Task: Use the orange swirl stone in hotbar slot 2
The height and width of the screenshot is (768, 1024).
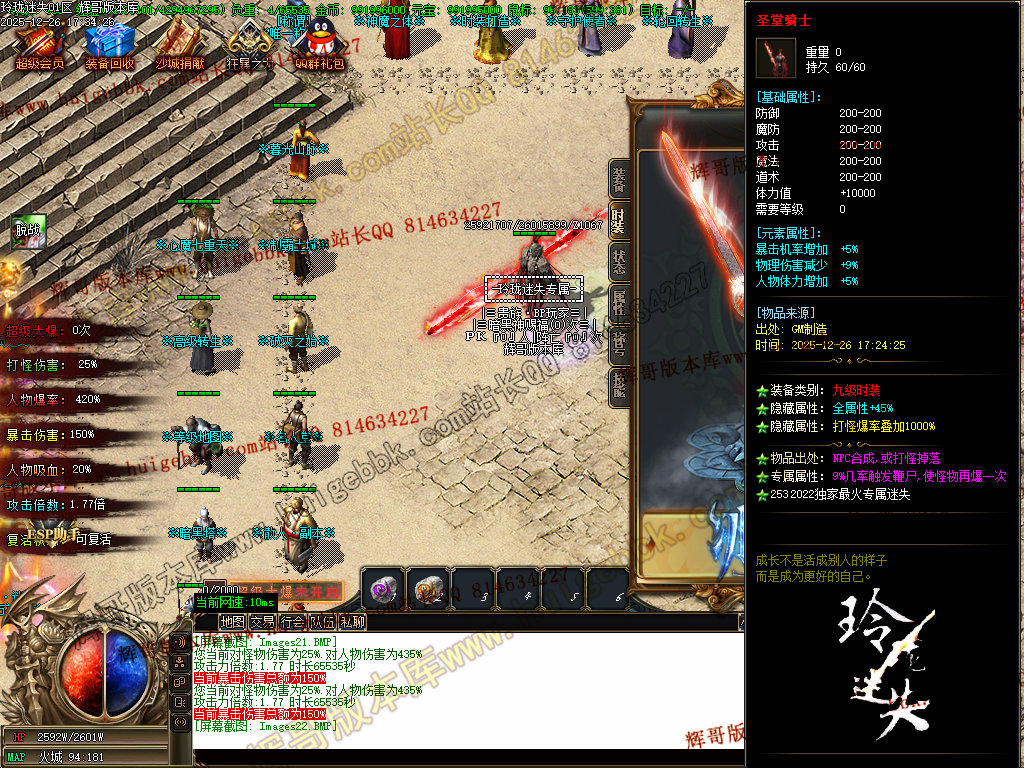Action: point(428,588)
